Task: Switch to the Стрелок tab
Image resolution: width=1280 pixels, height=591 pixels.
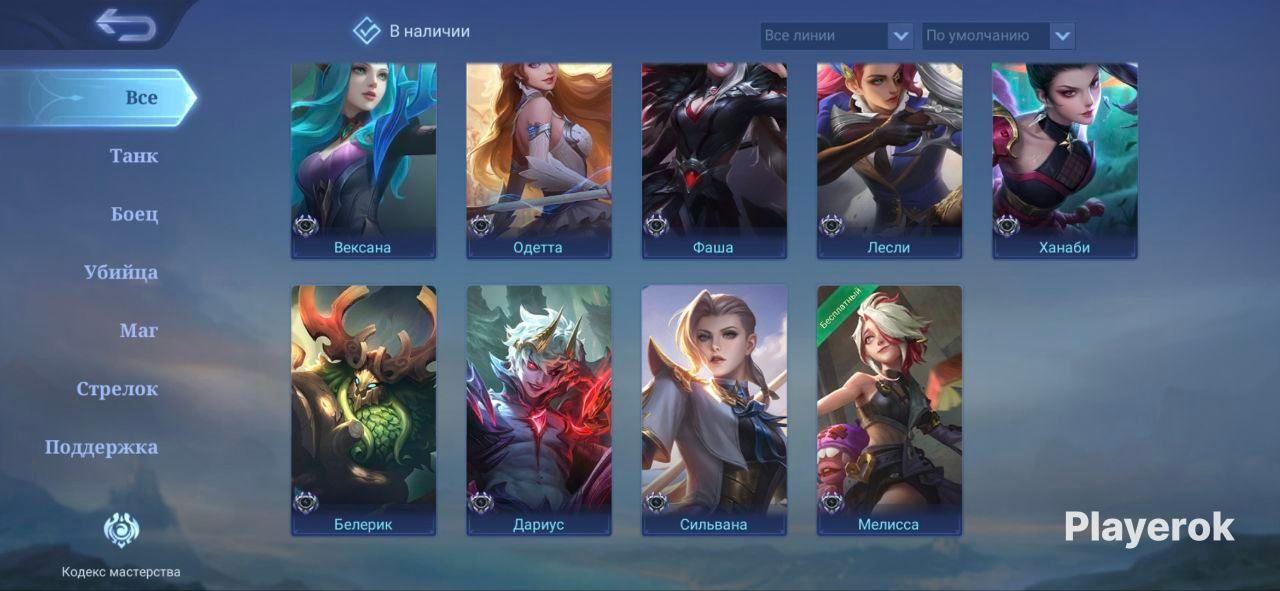Action: [x=117, y=389]
